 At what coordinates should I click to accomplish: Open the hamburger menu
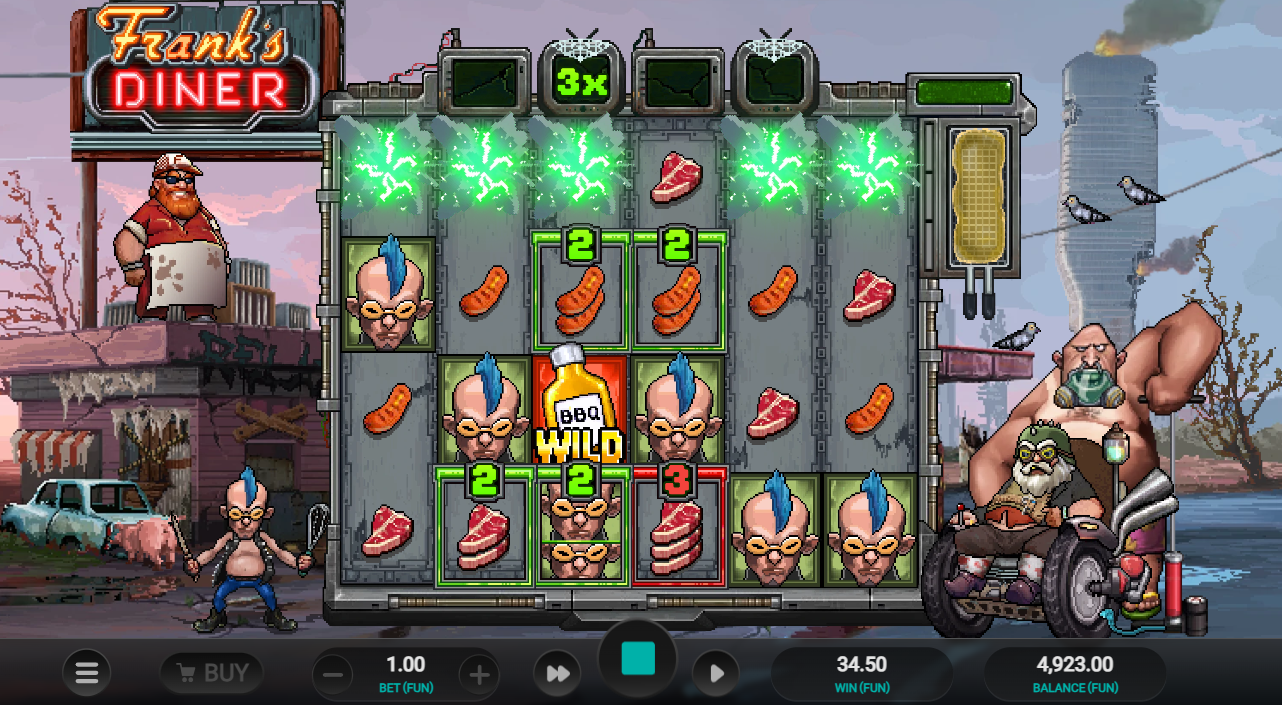pyautogui.click(x=87, y=673)
